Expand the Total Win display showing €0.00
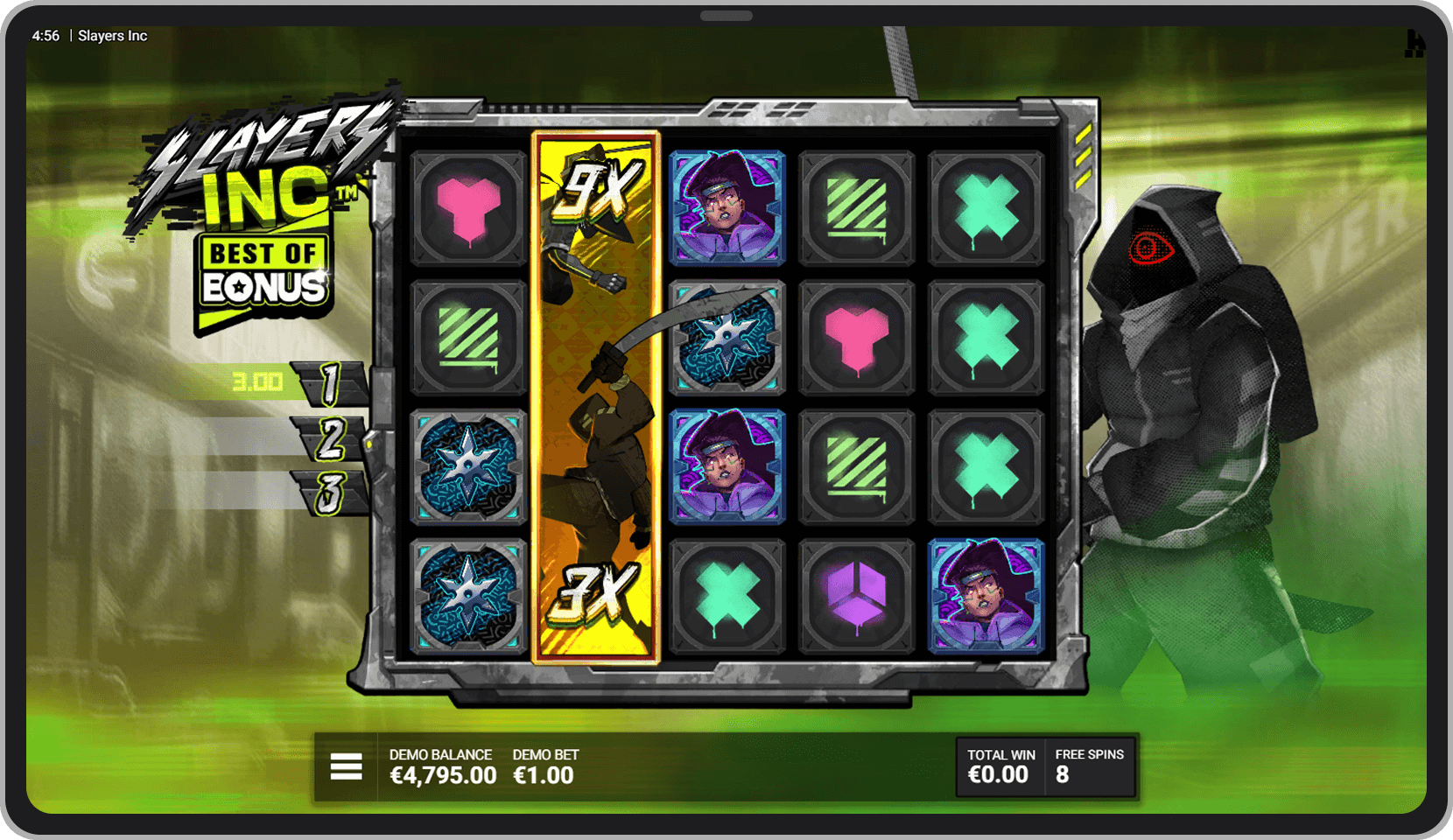Screen dimensions: 1453x840 tap(1000, 767)
